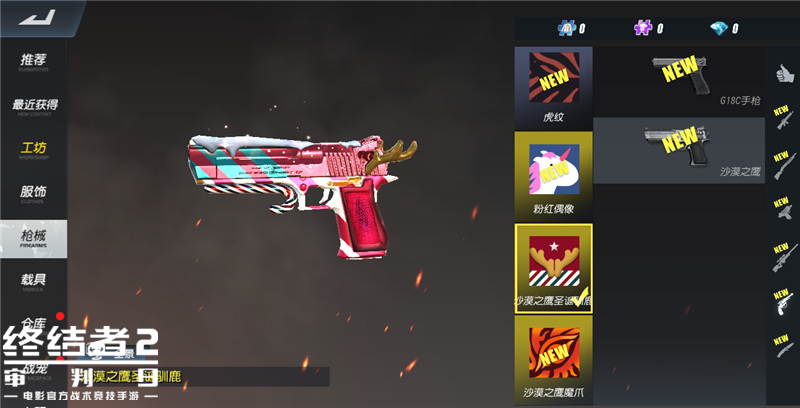Open the knife weapon category icon
This screenshot has height=408, width=800.
783,342
